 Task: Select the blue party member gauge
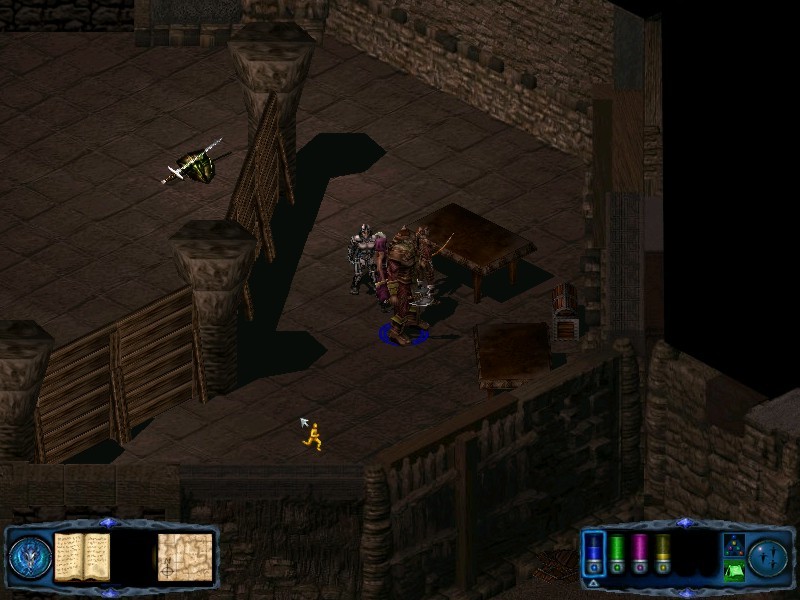pyautogui.click(x=595, y=553)
